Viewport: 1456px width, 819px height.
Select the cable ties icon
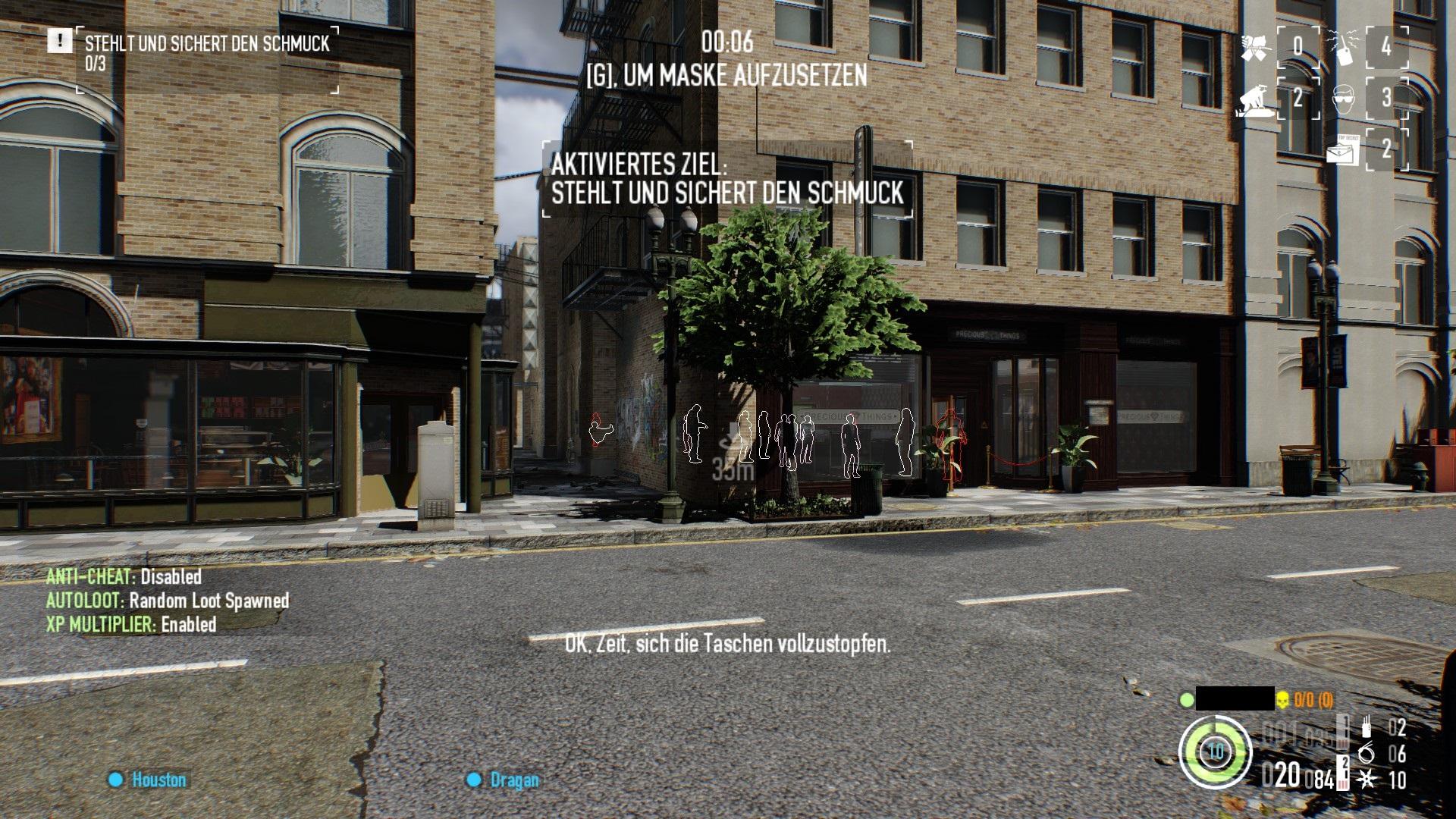coord(1367,753)
